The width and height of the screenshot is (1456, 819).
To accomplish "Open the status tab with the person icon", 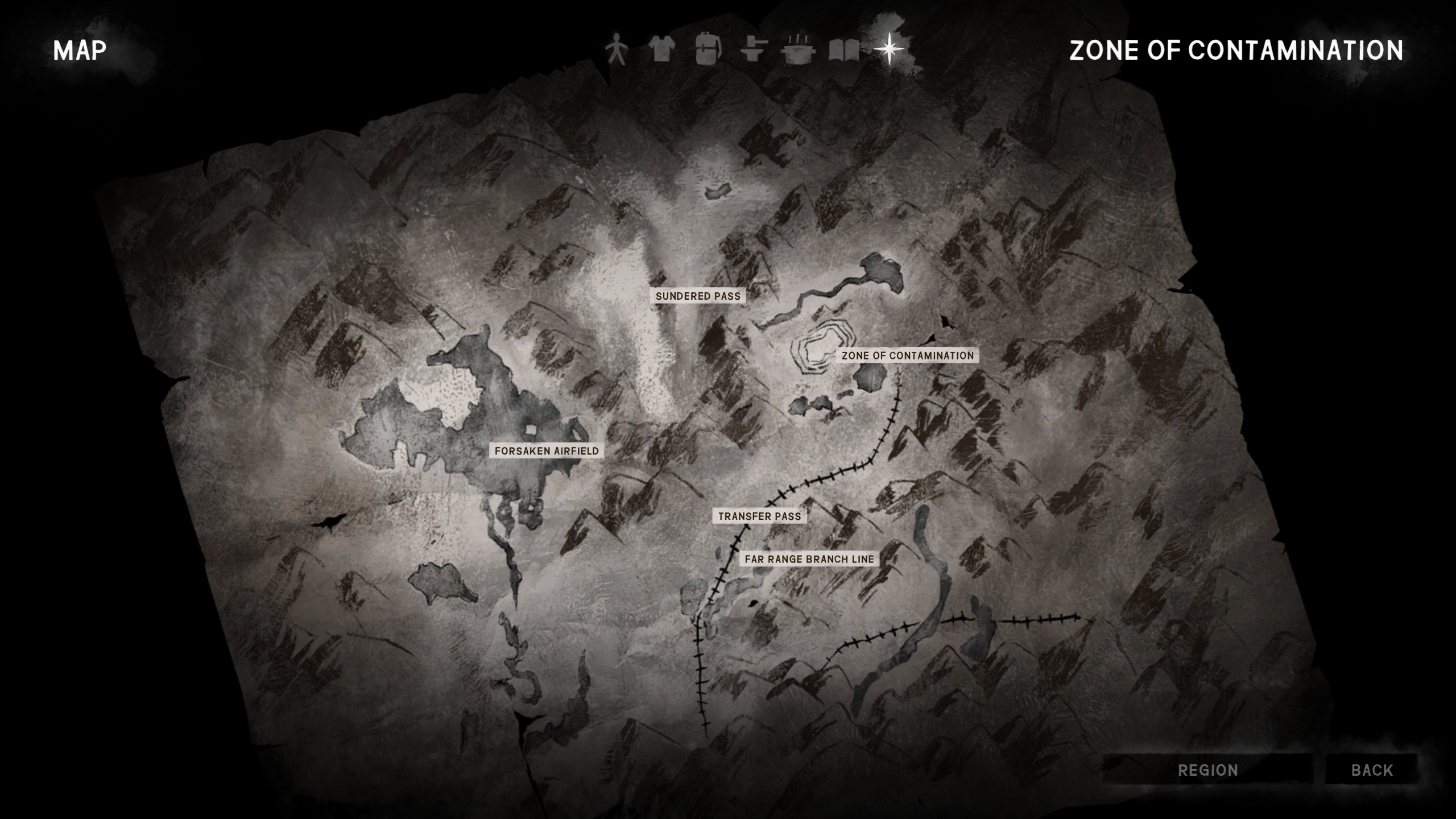I will click(614, 49).
